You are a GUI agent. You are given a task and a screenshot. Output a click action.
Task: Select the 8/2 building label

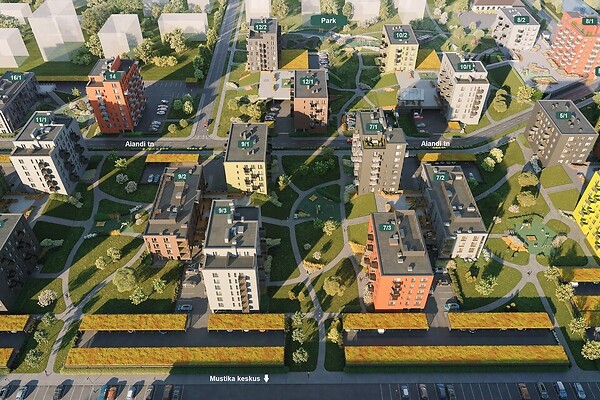click(x=520, y=19)
